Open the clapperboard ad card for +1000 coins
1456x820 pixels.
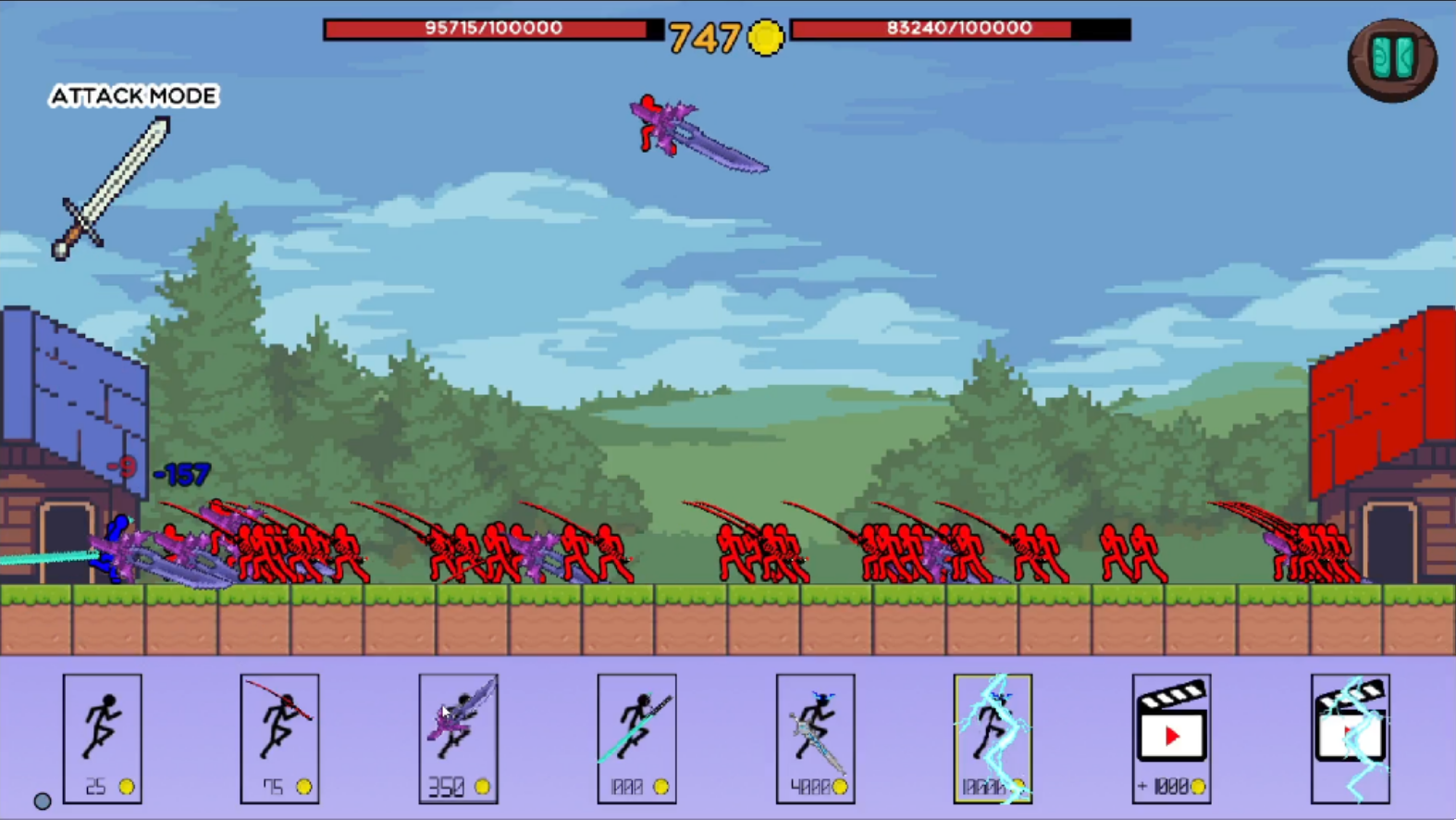(1171, 736)
